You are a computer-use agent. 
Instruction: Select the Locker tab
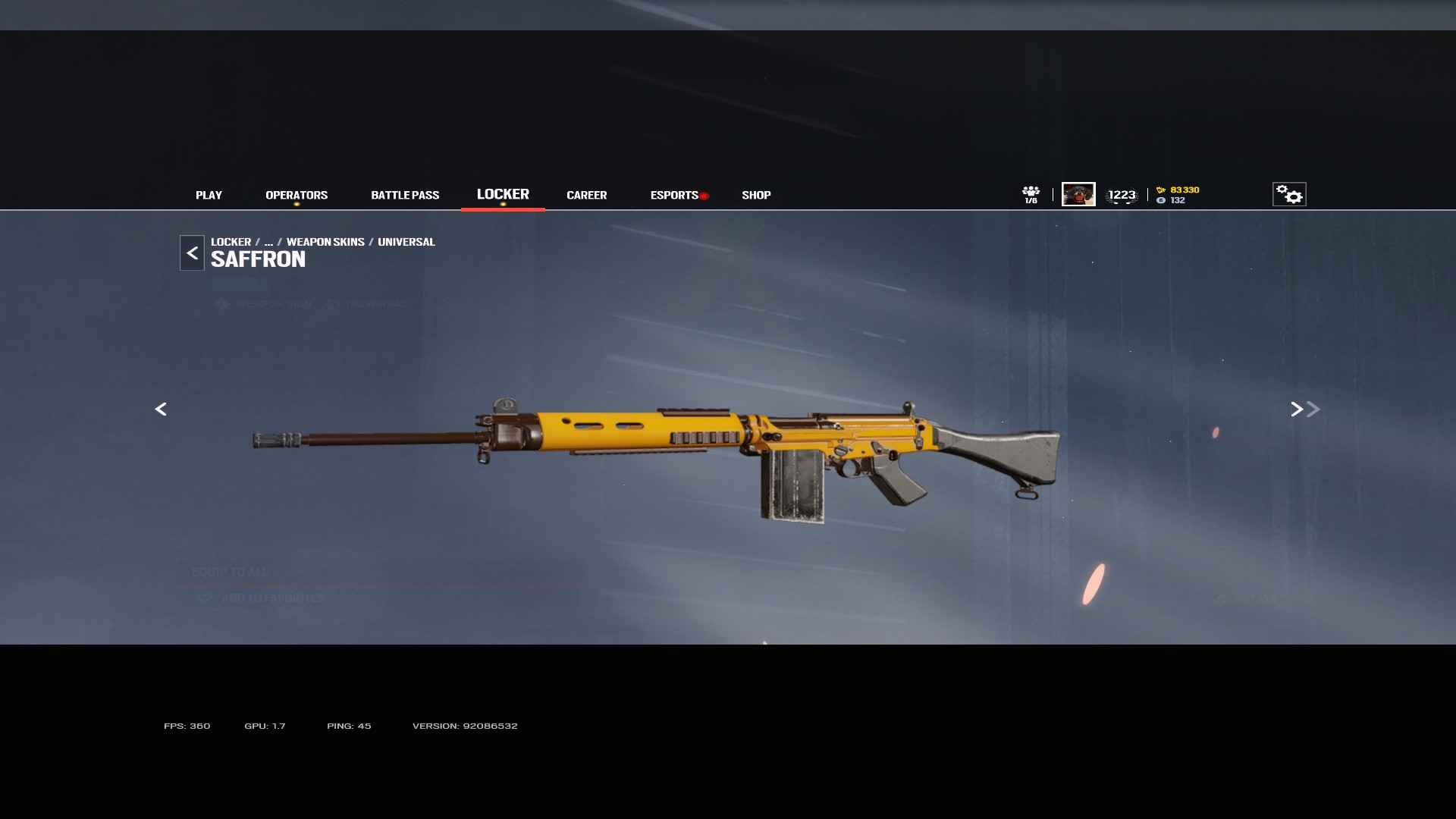(x=503, y=194)
